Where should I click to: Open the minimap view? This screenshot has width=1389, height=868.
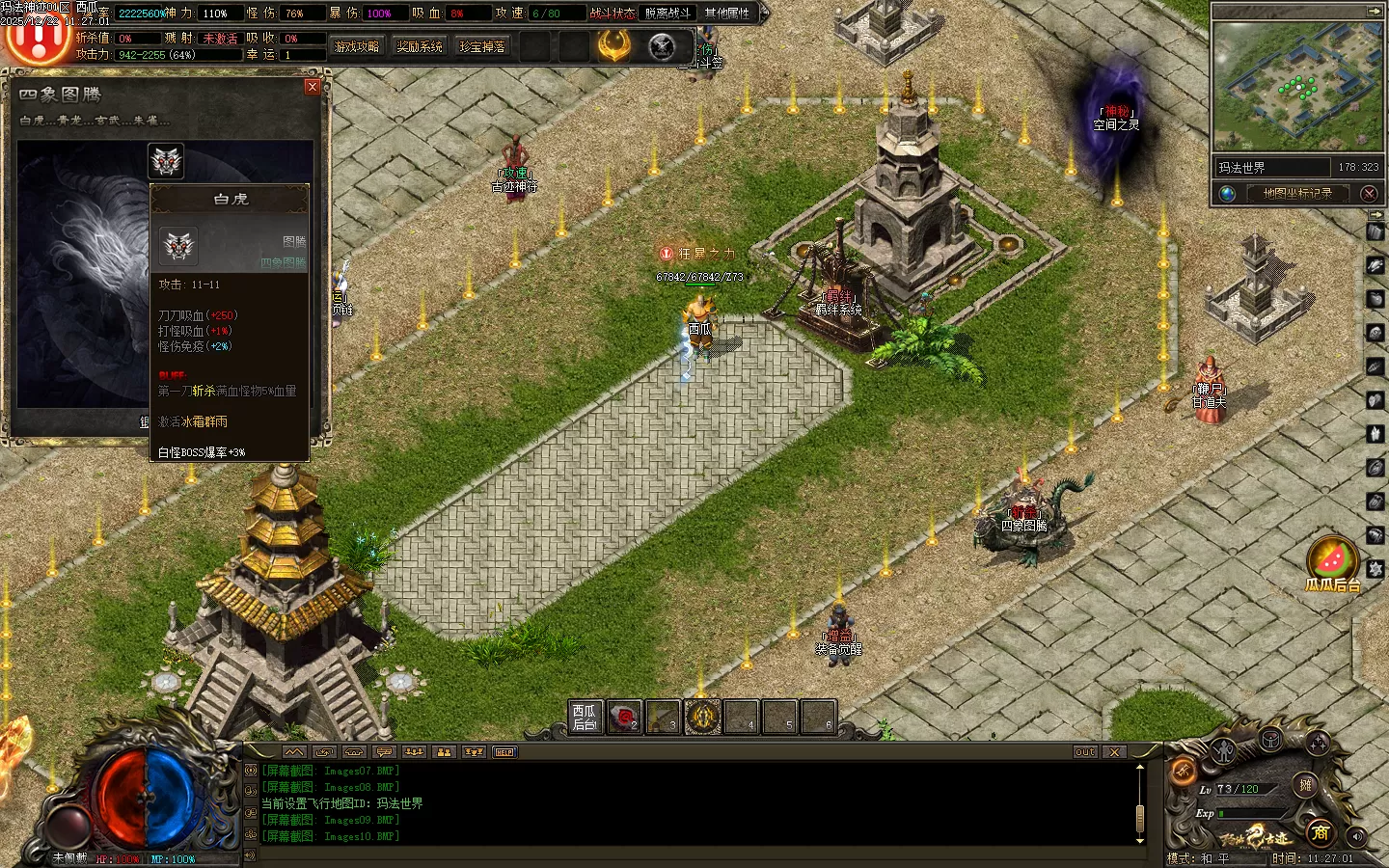[x=1296, y=87]
